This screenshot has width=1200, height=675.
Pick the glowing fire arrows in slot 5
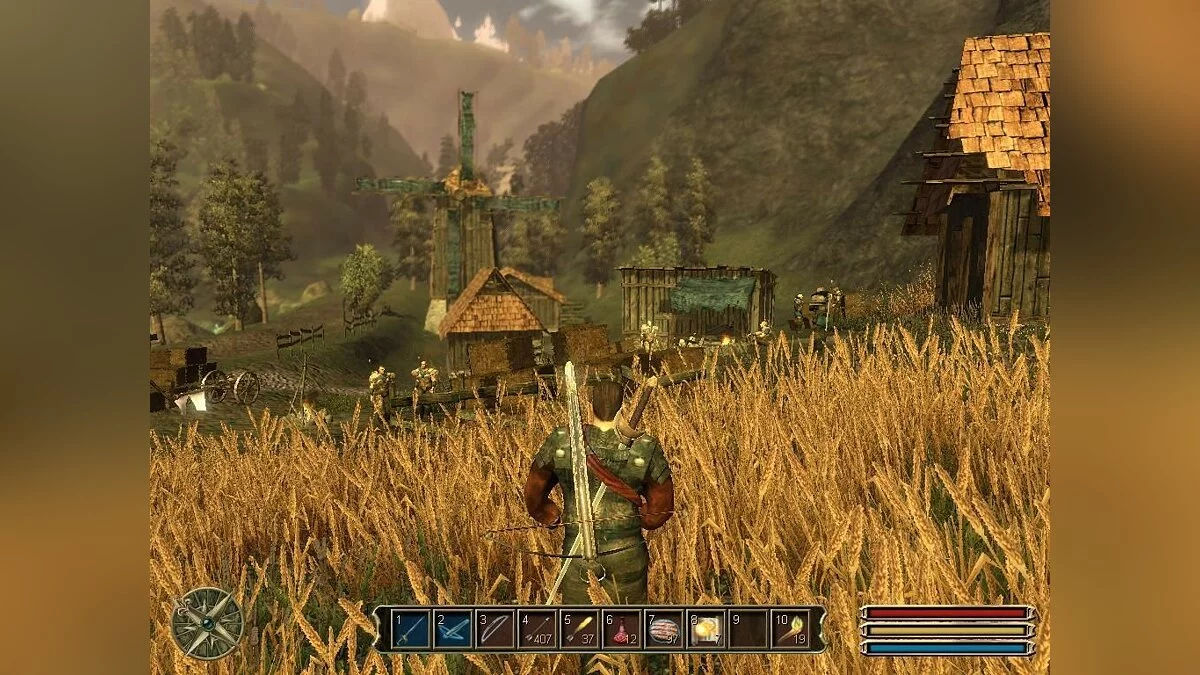tap(579, 629)
